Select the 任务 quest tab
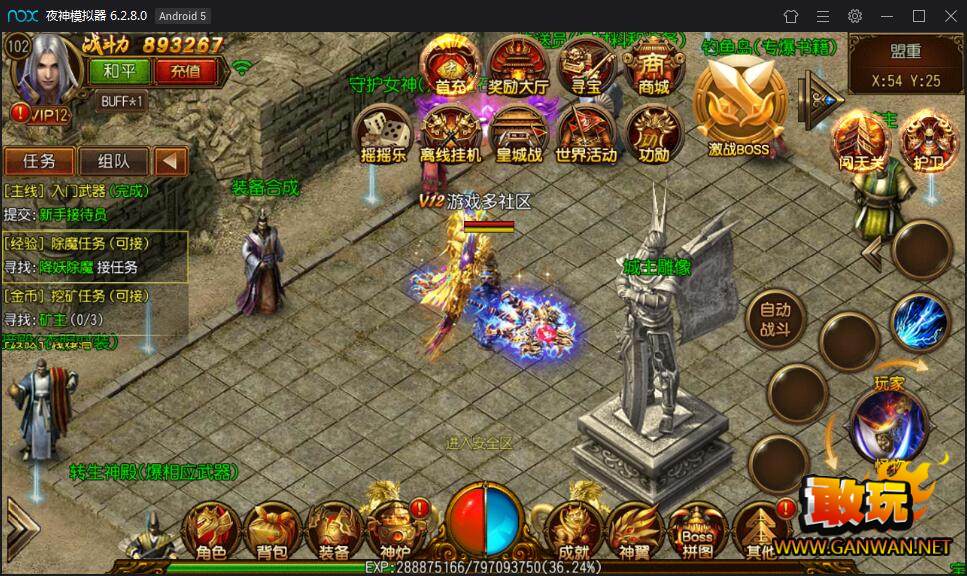967x576 pixels. (x=39, y=161)
